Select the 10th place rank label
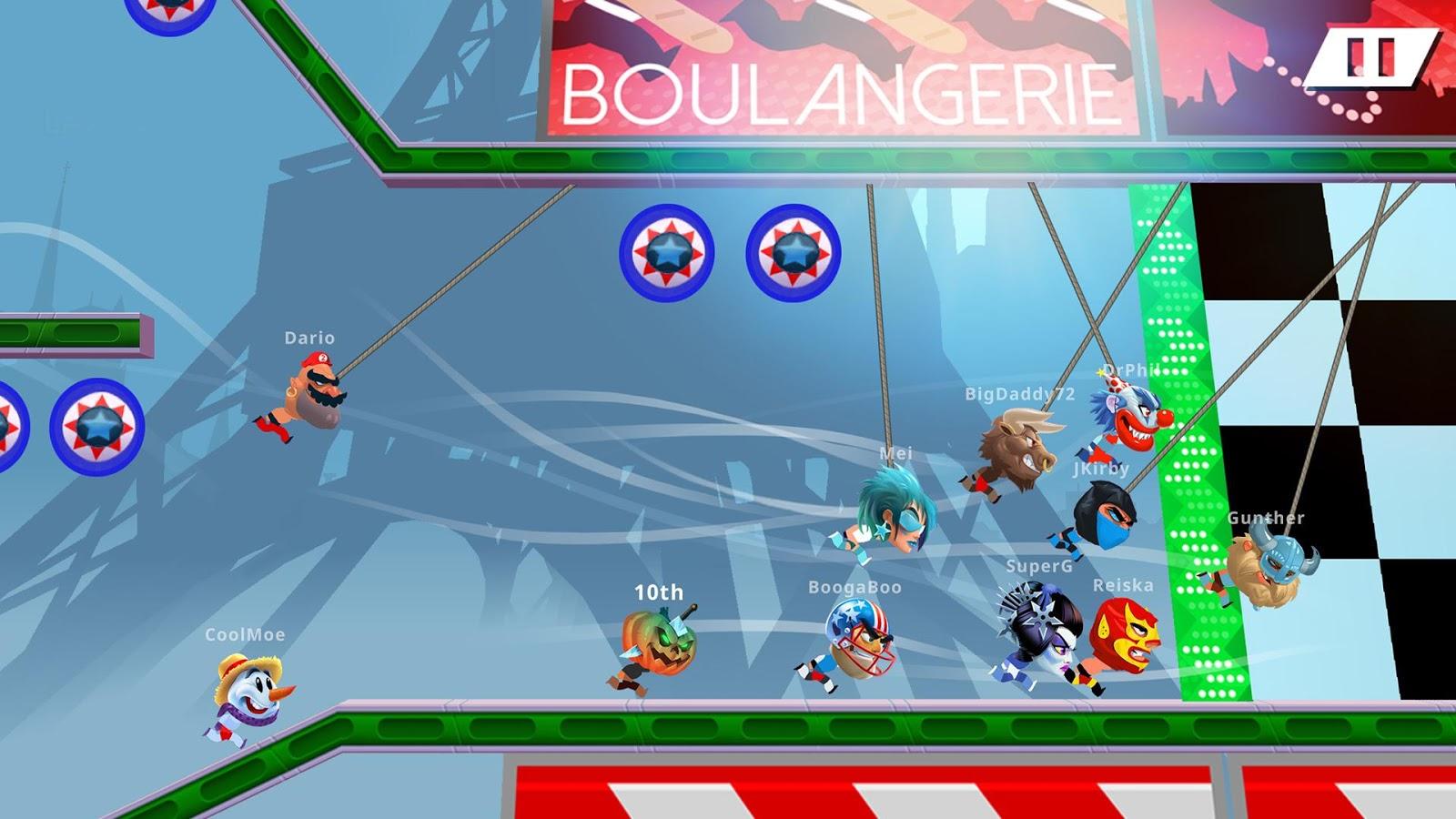The image size is (1456, 819). pyautogui.click(x=656, y=591)
